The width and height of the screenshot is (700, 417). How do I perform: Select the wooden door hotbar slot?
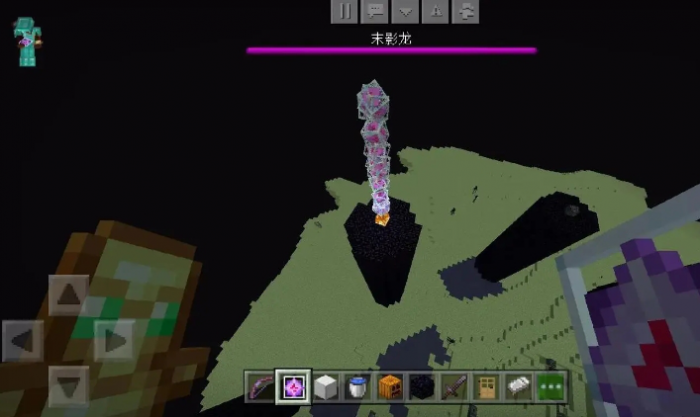pos(485,386)
